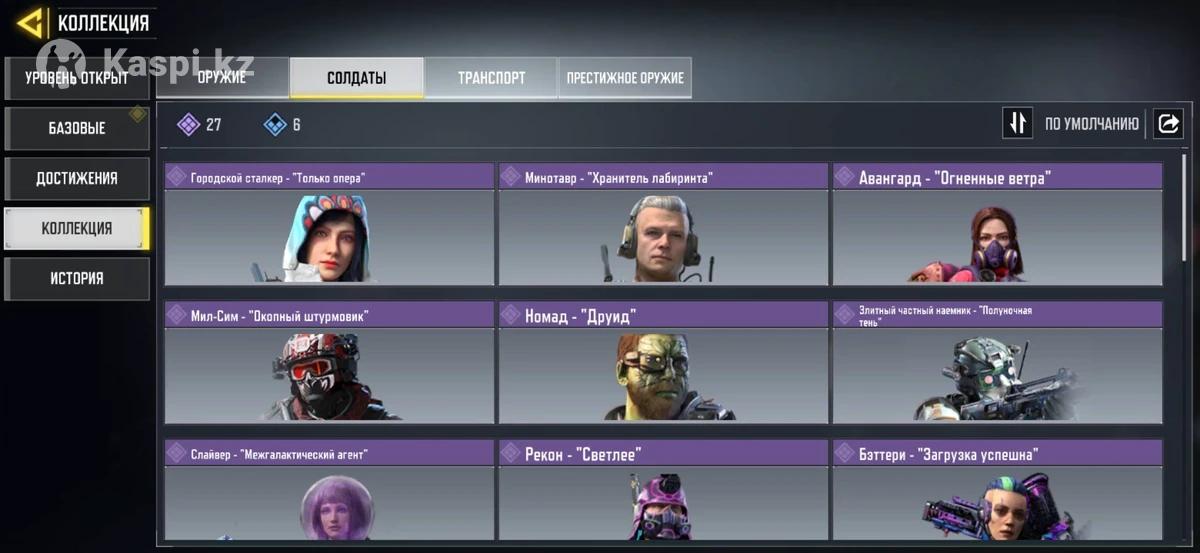Choose the Рекон "Светлее" soldier card
Image resolution: width=1200 pixels, height=553 pixels.
pos(663,492)
